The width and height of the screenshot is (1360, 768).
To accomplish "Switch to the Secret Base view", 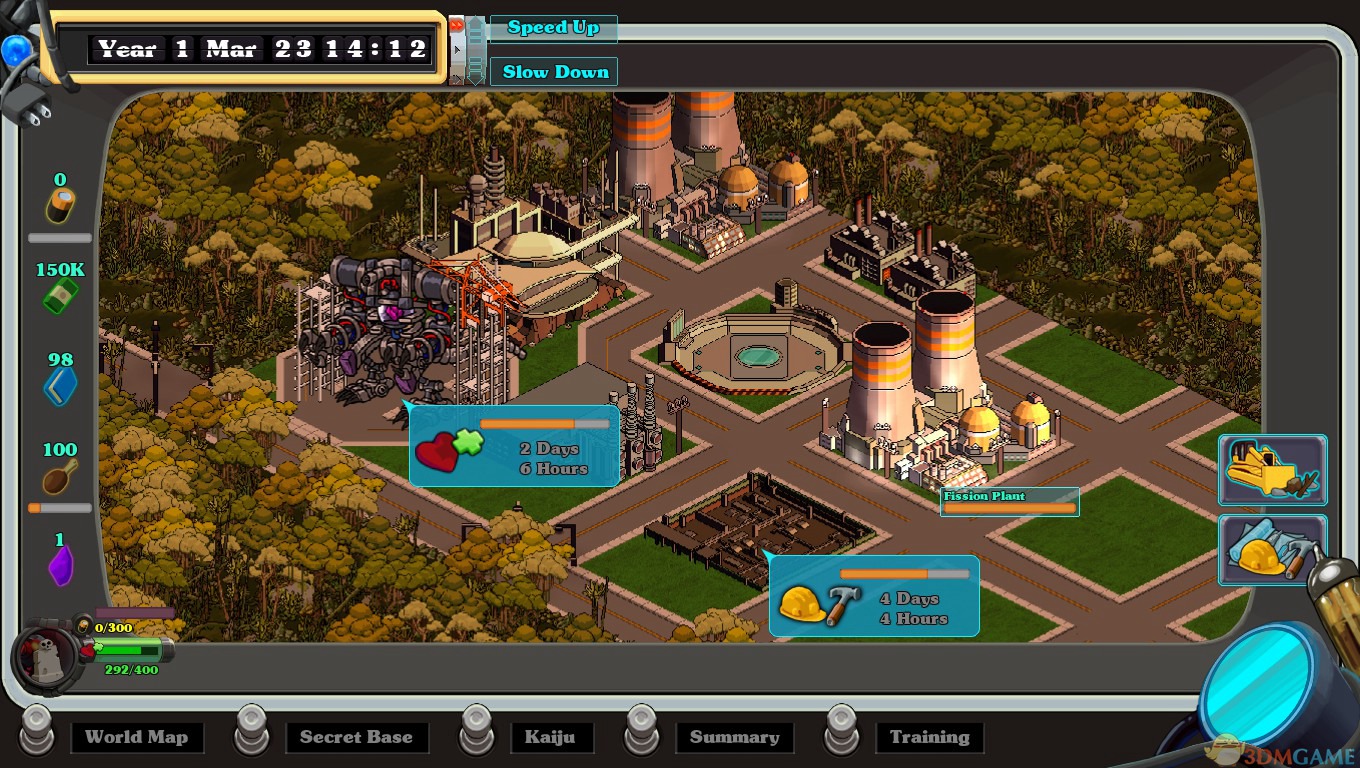I will (x=356, y=738).
